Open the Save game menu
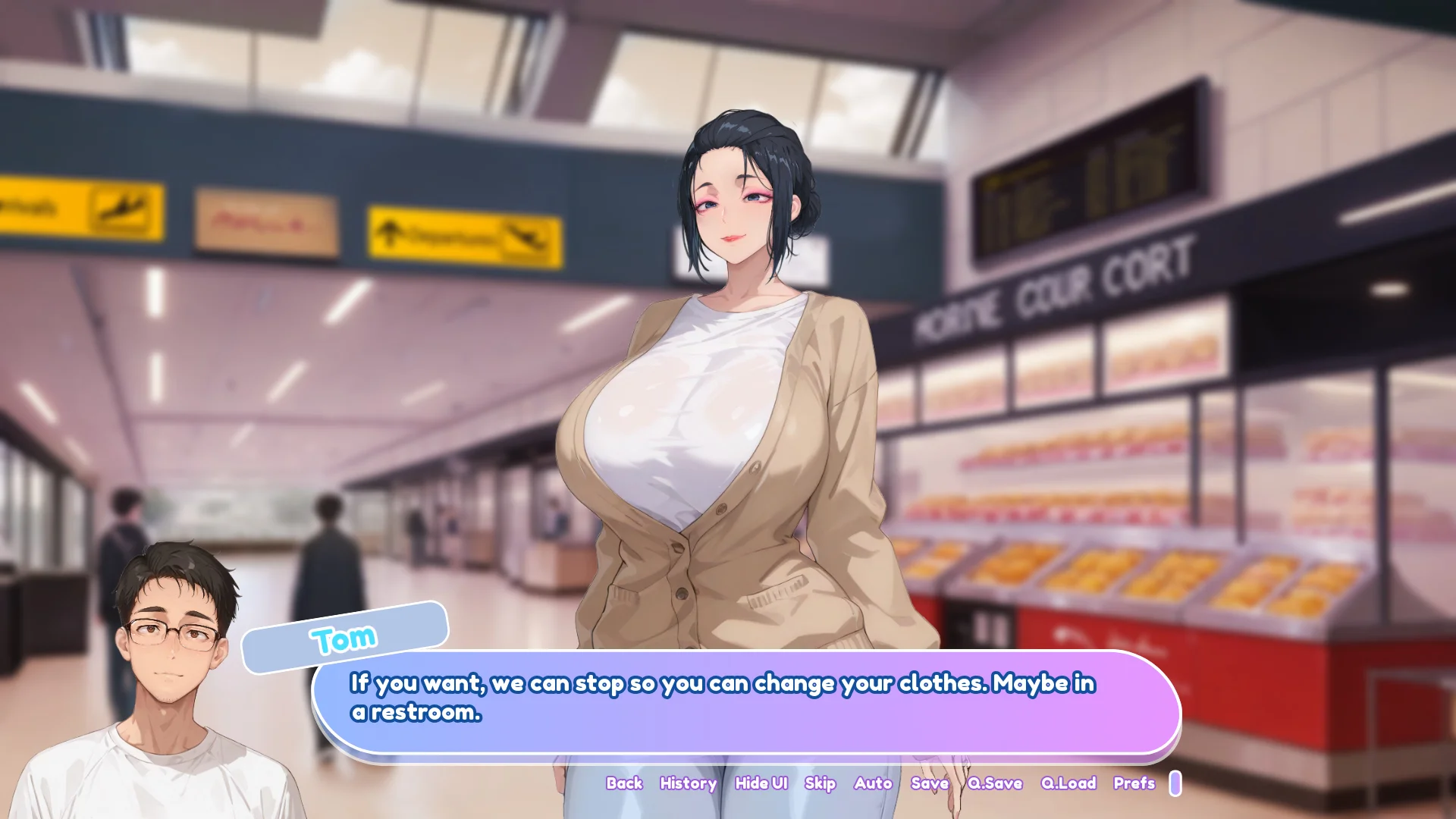Image resolution: width=1456 pixels, height=819 pixels. [x=929, y=783]
